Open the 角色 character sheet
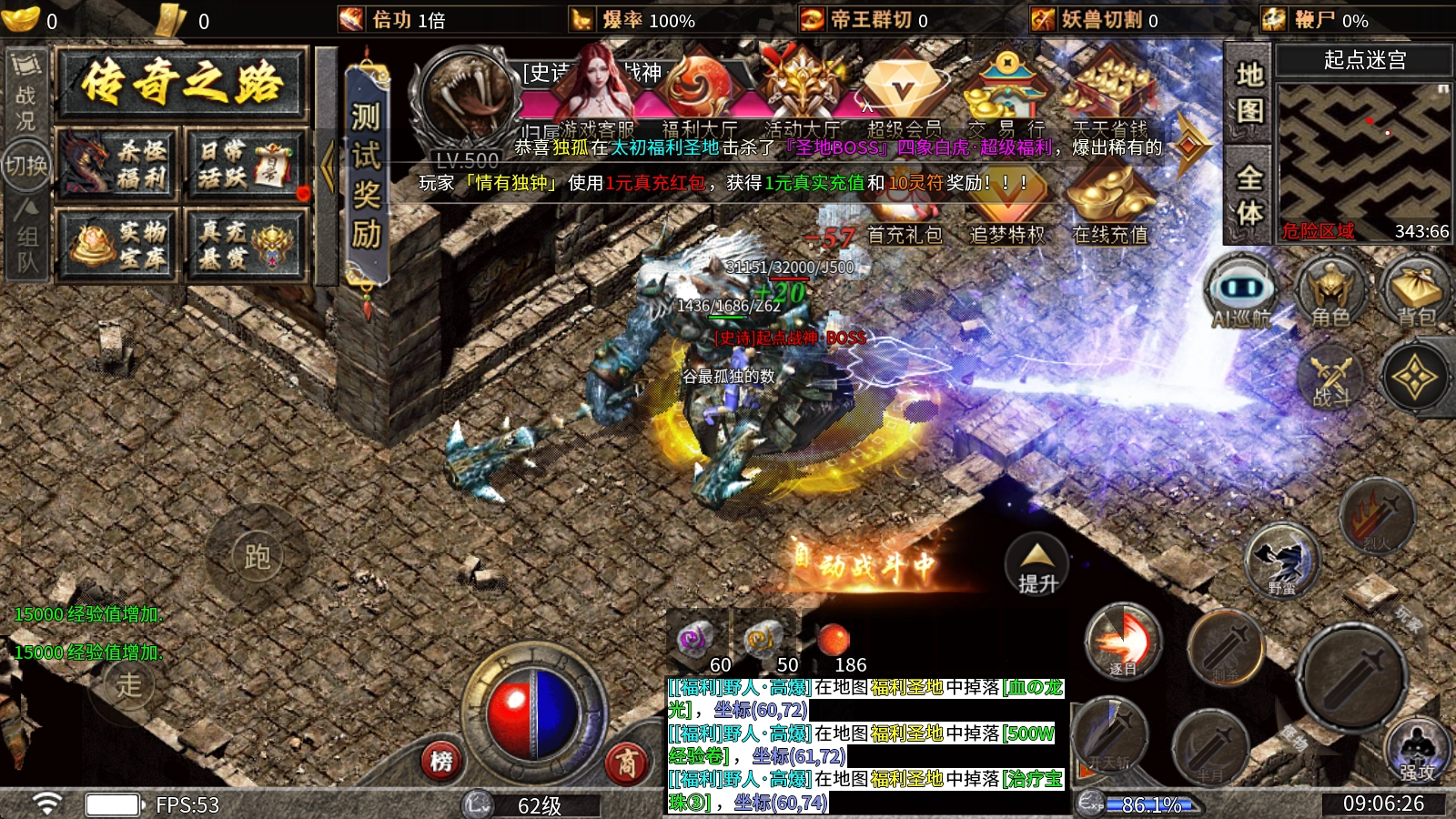 point(1330,291)
